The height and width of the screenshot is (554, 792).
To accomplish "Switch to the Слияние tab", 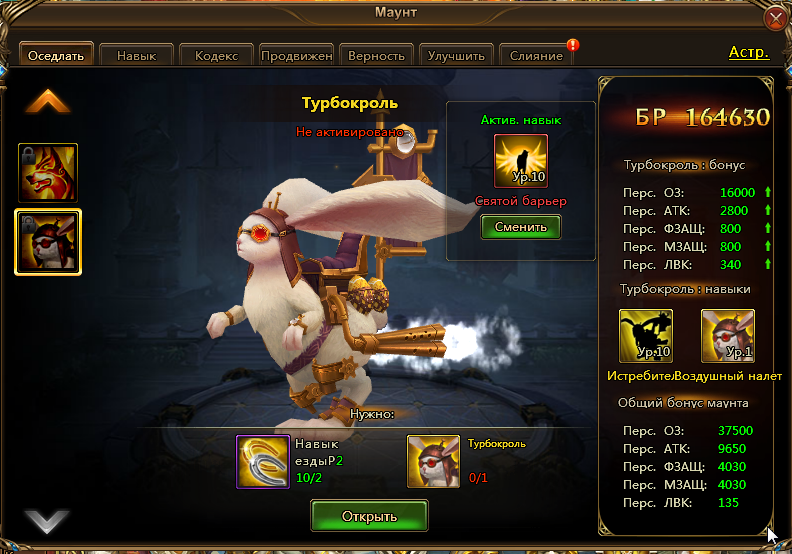I will (536, 56).
